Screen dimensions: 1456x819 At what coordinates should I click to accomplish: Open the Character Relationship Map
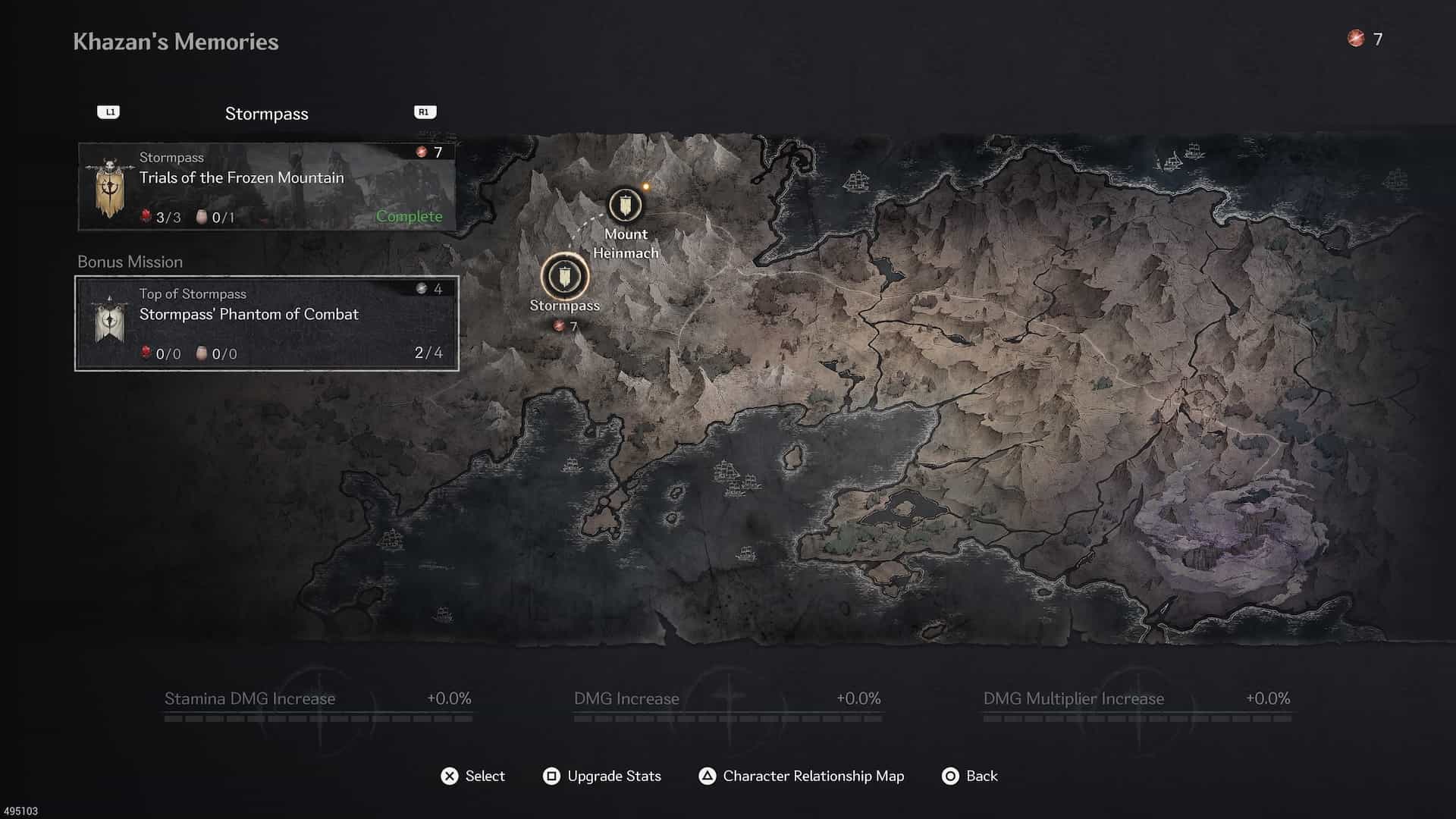(x=801, y=776)
